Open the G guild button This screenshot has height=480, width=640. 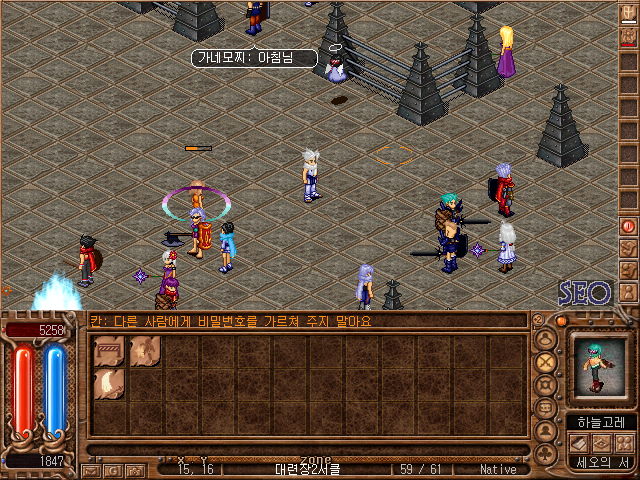[x=111, y=469]
